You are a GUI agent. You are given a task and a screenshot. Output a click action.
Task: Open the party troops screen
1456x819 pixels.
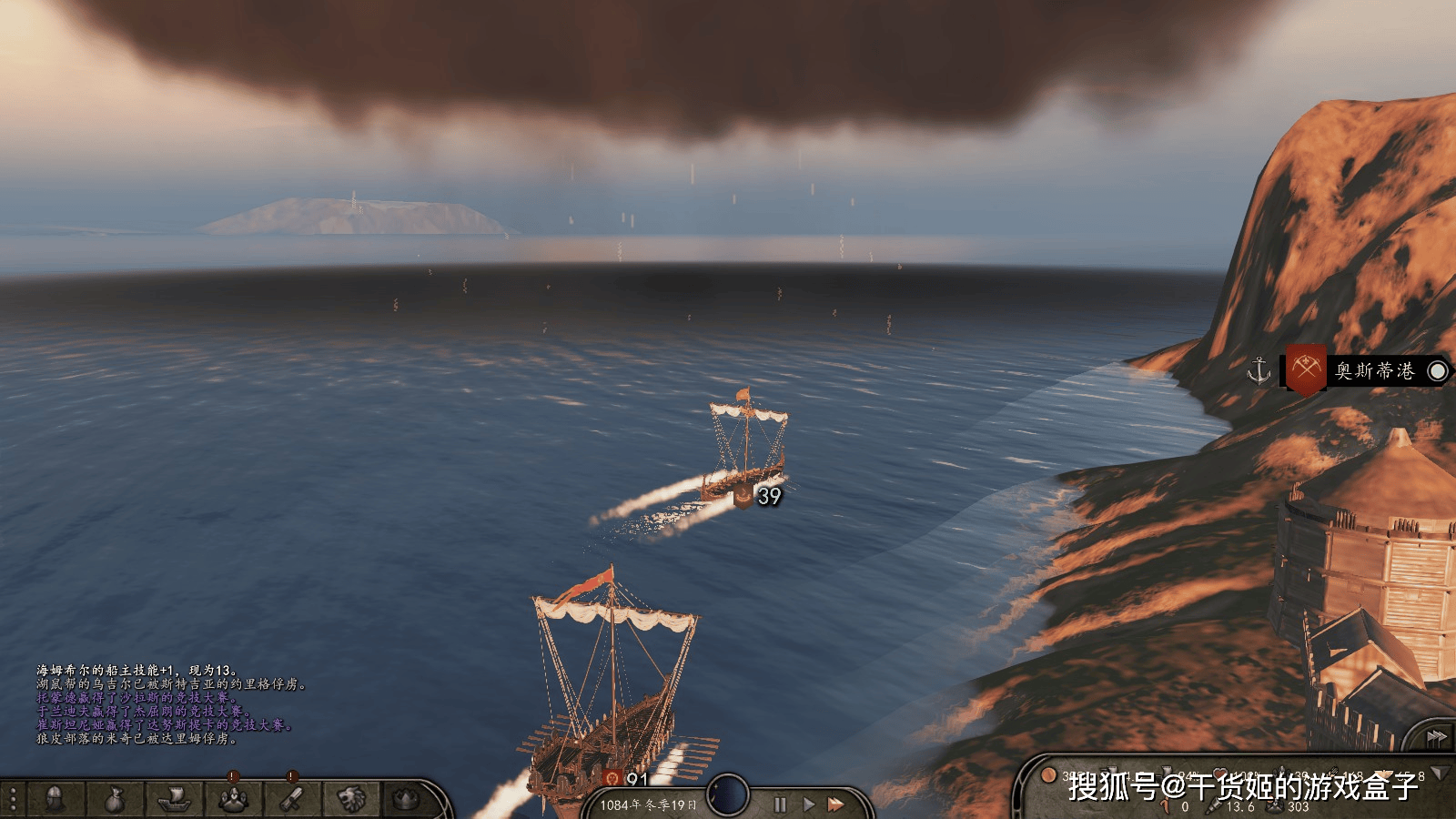(233, 800)
